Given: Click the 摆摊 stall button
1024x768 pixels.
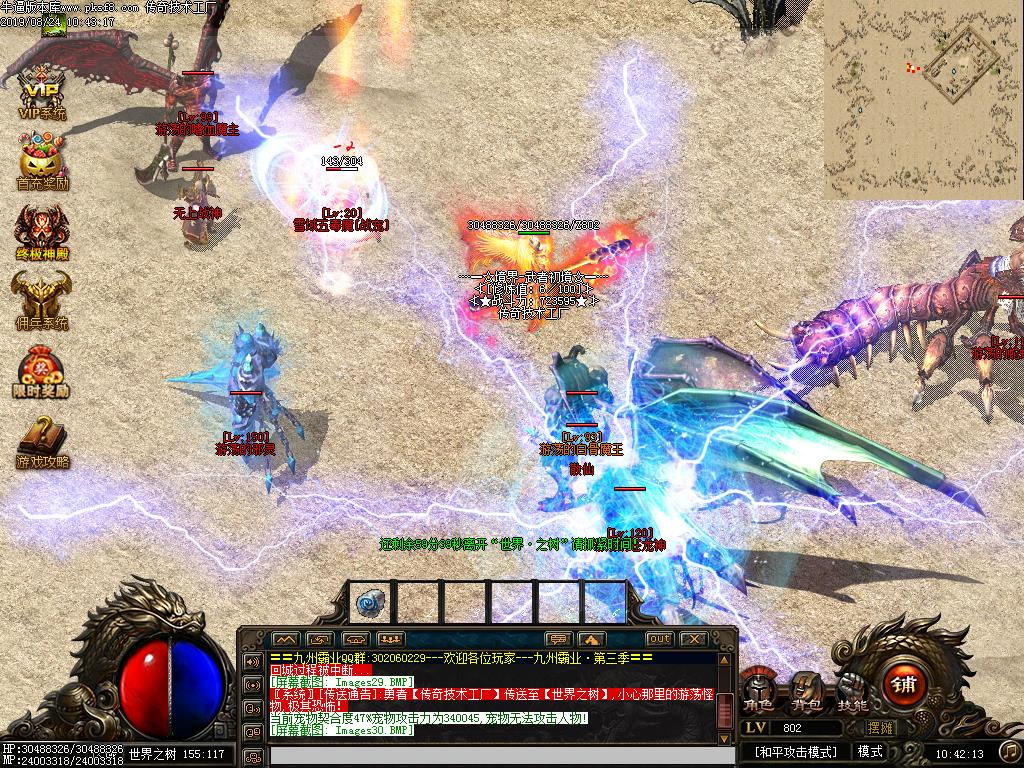Looking at the screenshot, I should (x=881, y=728).
